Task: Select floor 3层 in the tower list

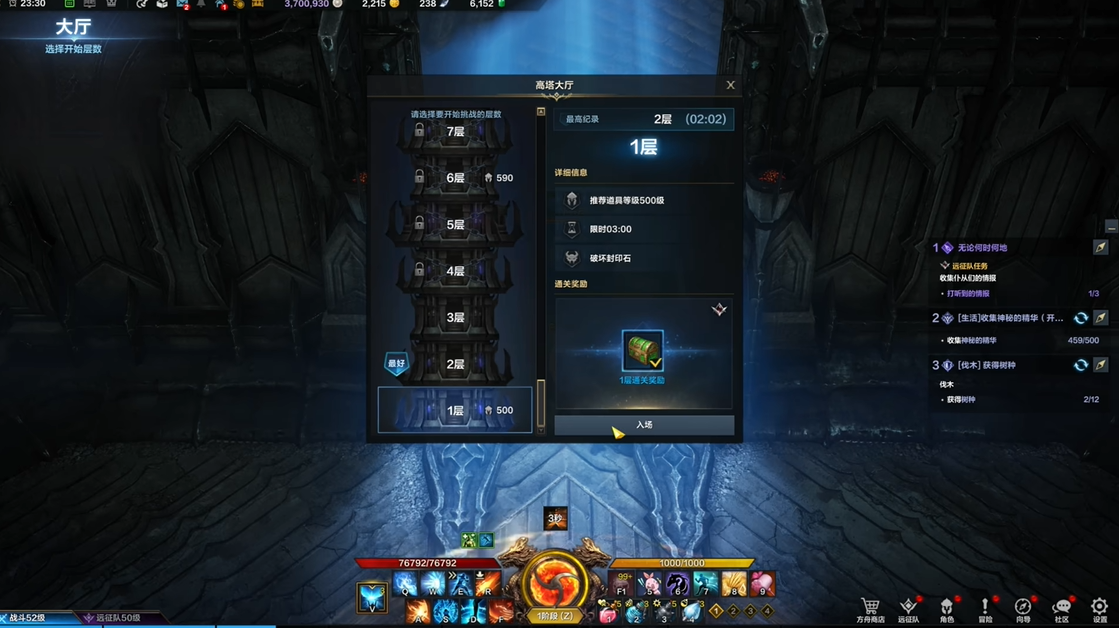Action: click(x=455, y=318)
